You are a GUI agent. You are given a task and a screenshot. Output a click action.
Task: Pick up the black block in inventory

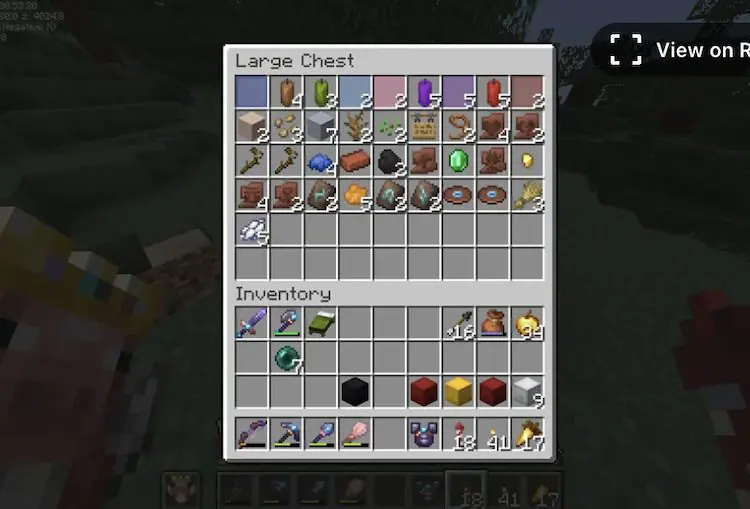(x=355, y=391)
